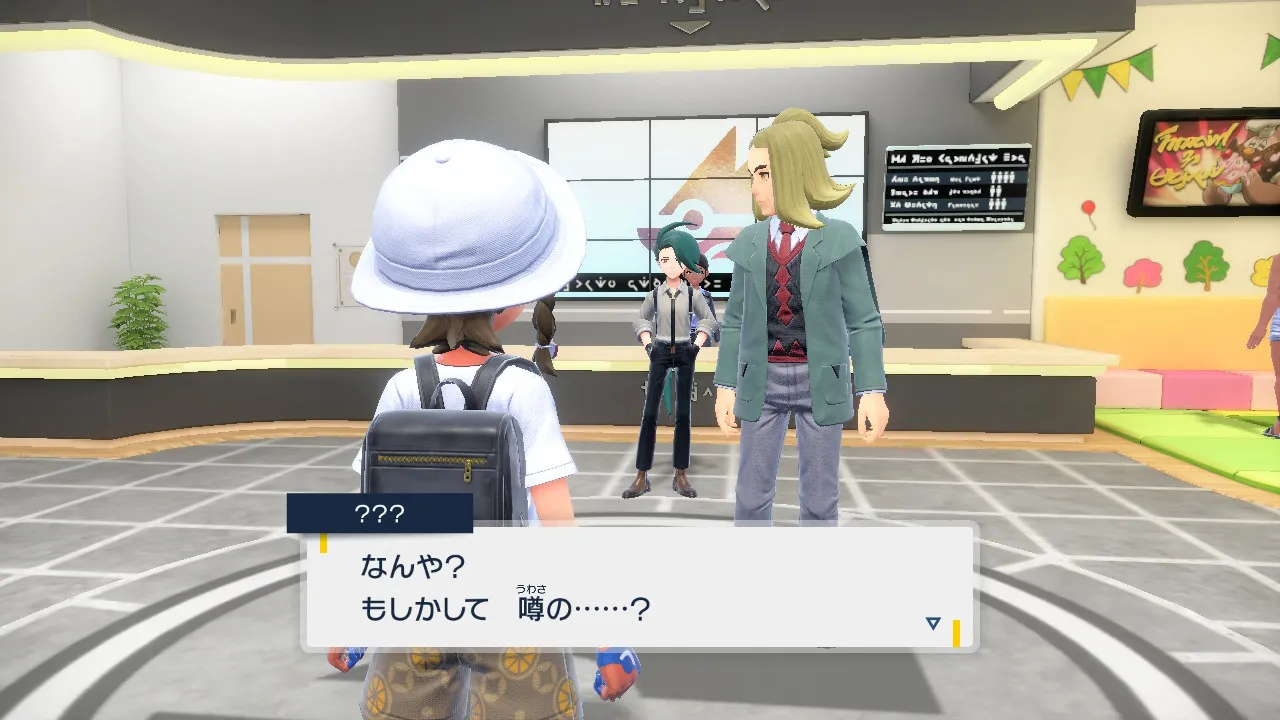1280x720 pixels.
Task: Click the blue continue arrow in the dialogue box
Action: [932, 624]
